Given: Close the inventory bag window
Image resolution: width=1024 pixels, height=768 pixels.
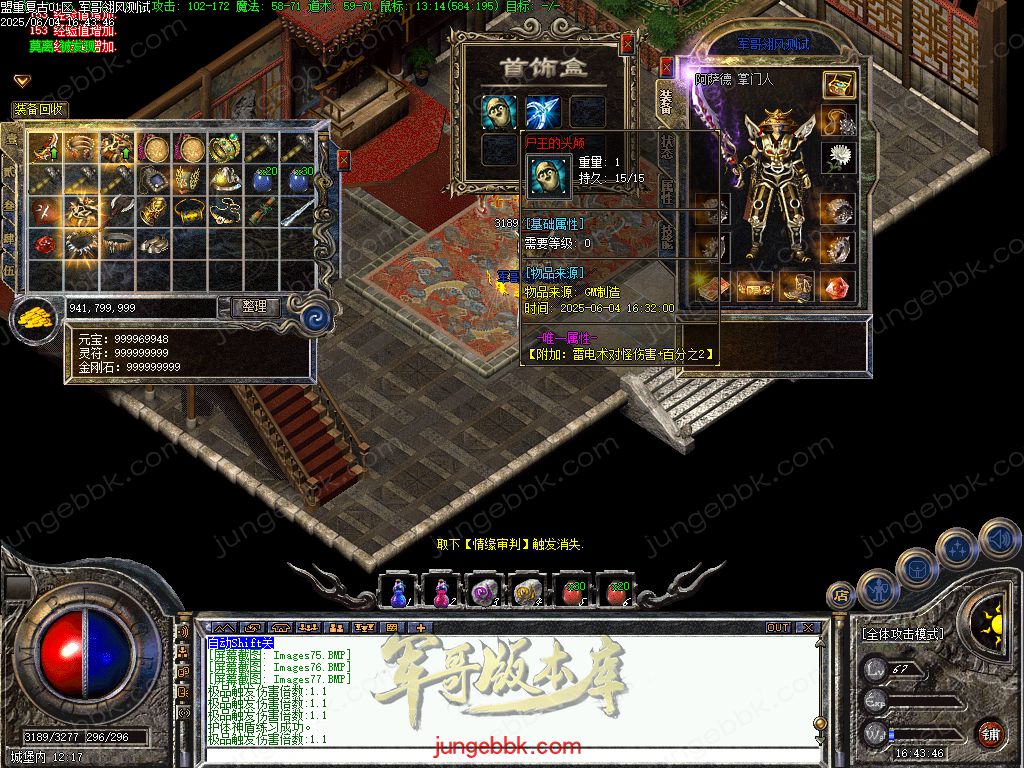Looking at the screenshot, I should point(343,159).
